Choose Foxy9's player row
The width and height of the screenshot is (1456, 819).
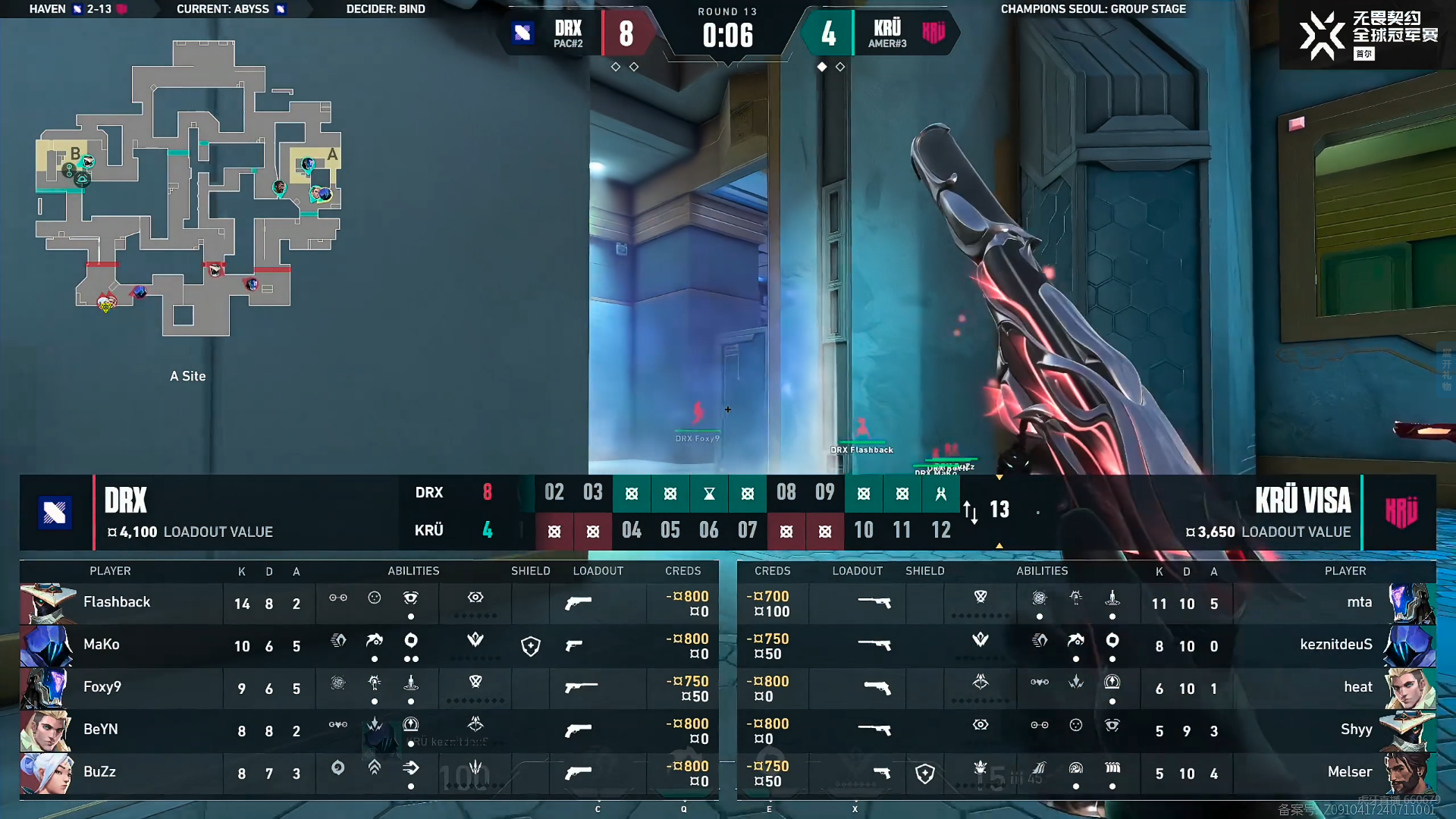click(x=369, y=688)
